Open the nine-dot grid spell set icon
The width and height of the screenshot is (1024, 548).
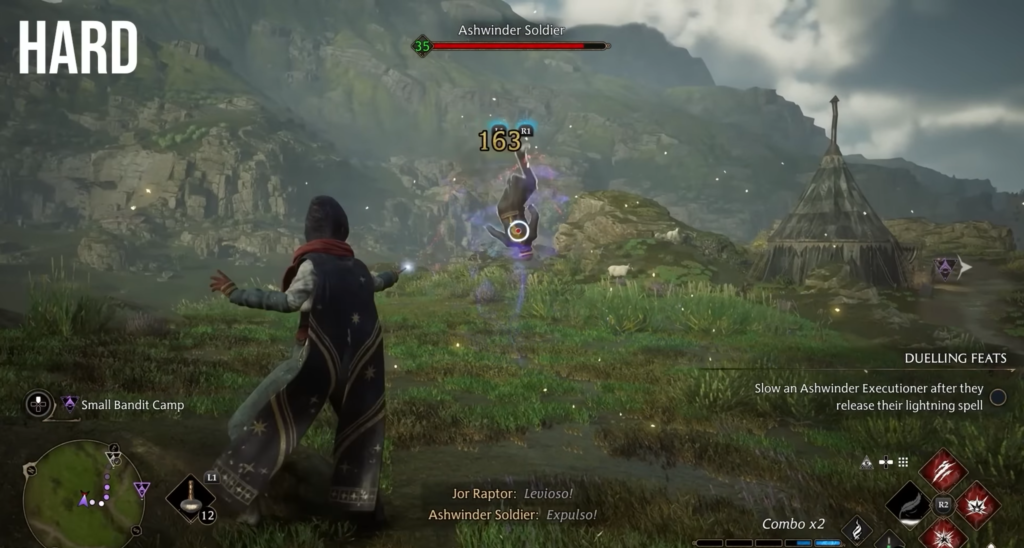[x=903, y=463]
